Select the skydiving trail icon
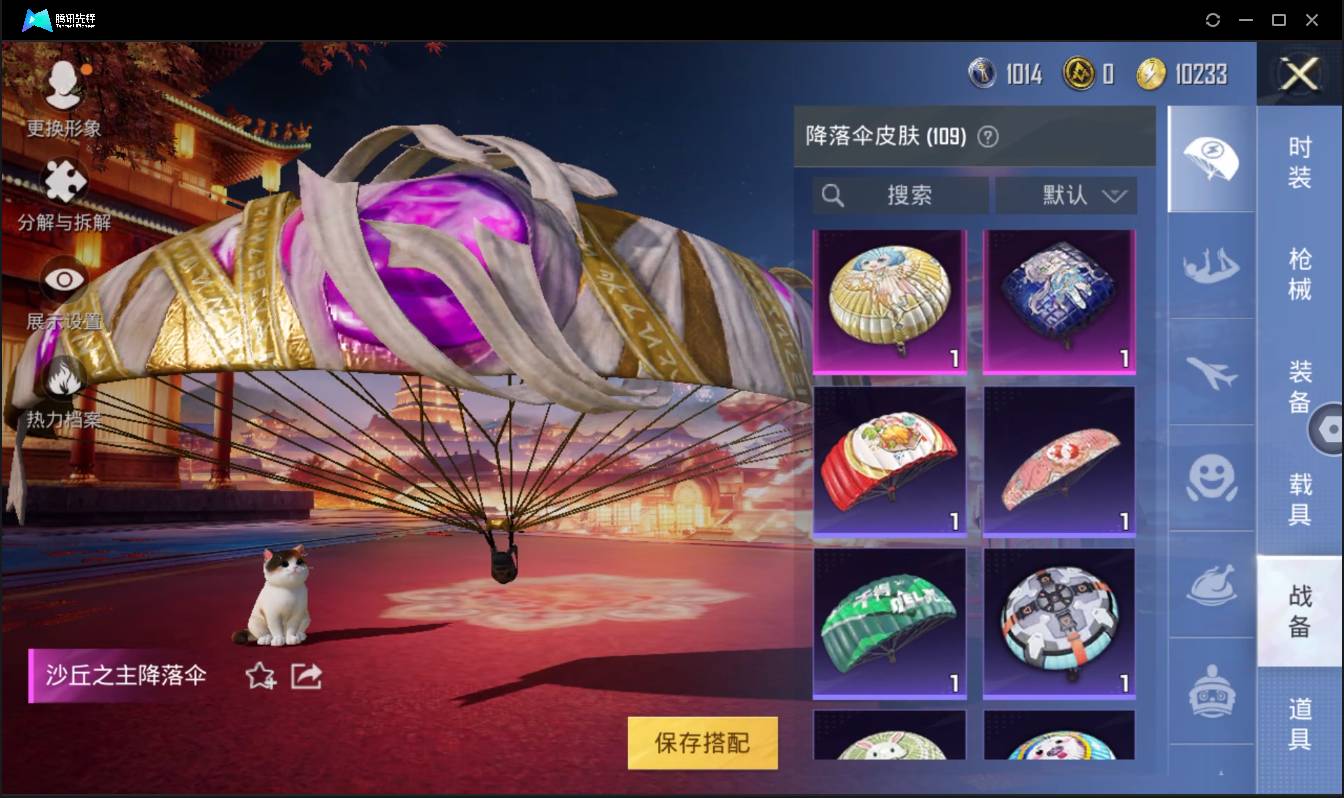Viewport: 1344px width, 798px height. (1210, 267)
